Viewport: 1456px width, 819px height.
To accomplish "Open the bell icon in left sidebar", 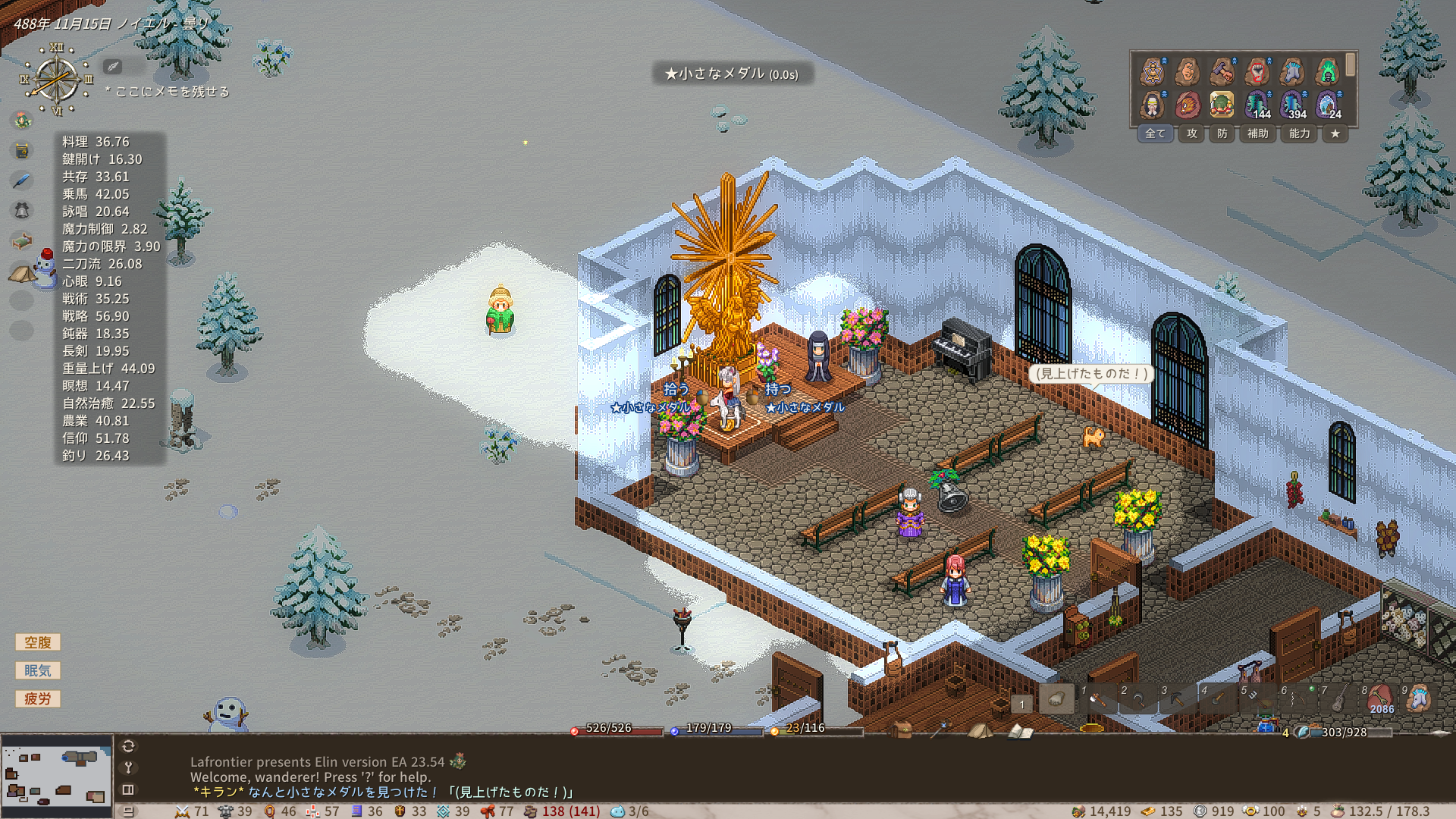I will tap(22, 211).
